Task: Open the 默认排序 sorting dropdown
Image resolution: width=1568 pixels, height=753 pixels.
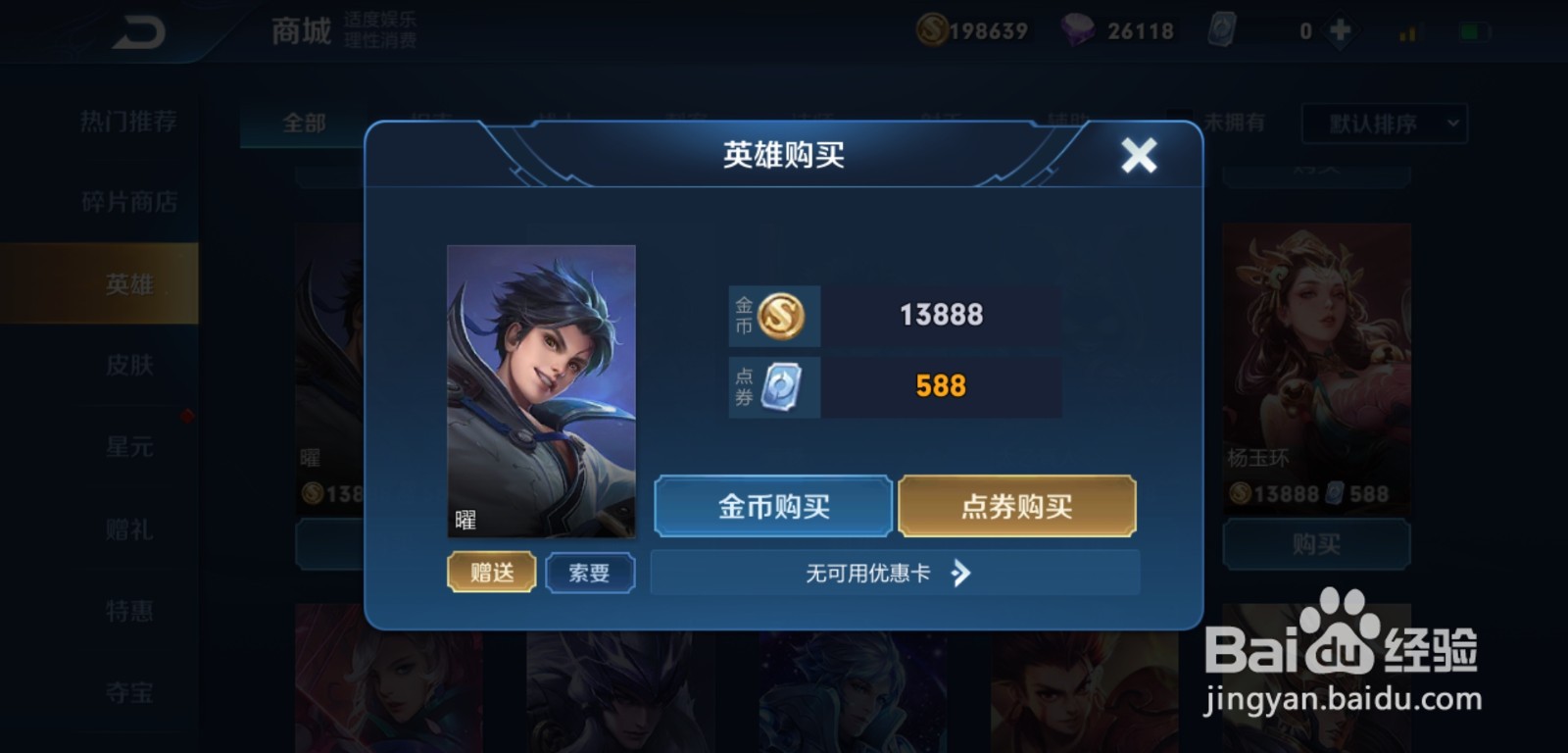Action: click(x=1382, y=124)
